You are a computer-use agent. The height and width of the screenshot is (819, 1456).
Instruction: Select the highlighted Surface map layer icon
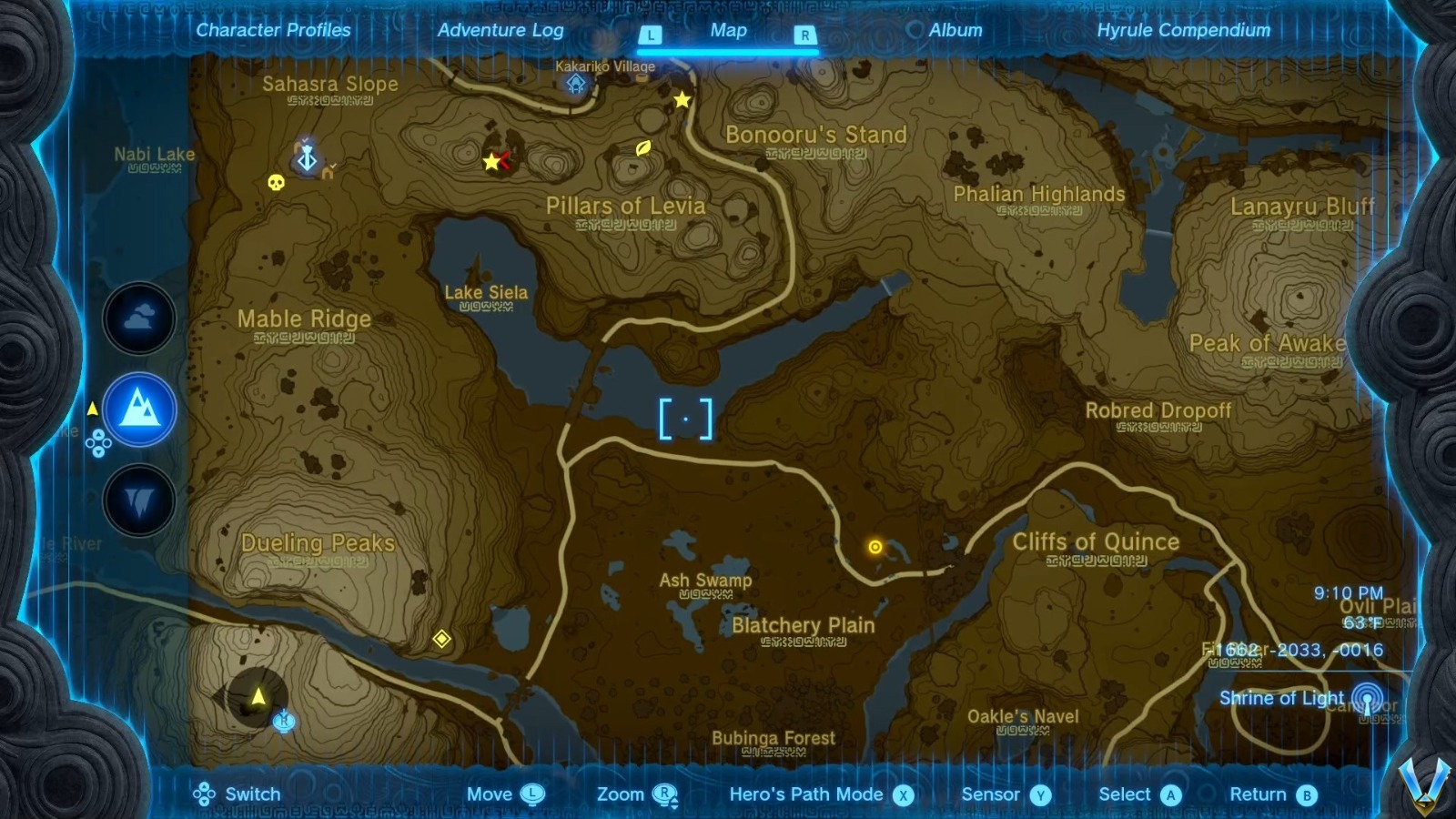click(138, 409)
